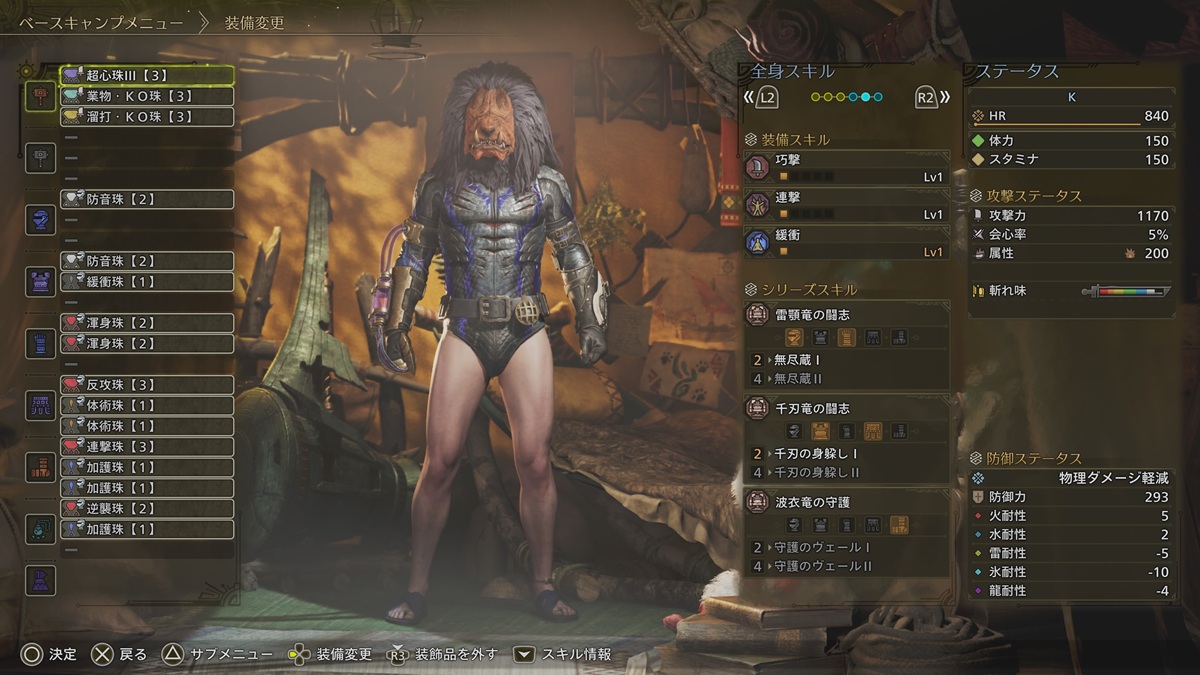Select the leg armor equipment icon

[41, 467]
